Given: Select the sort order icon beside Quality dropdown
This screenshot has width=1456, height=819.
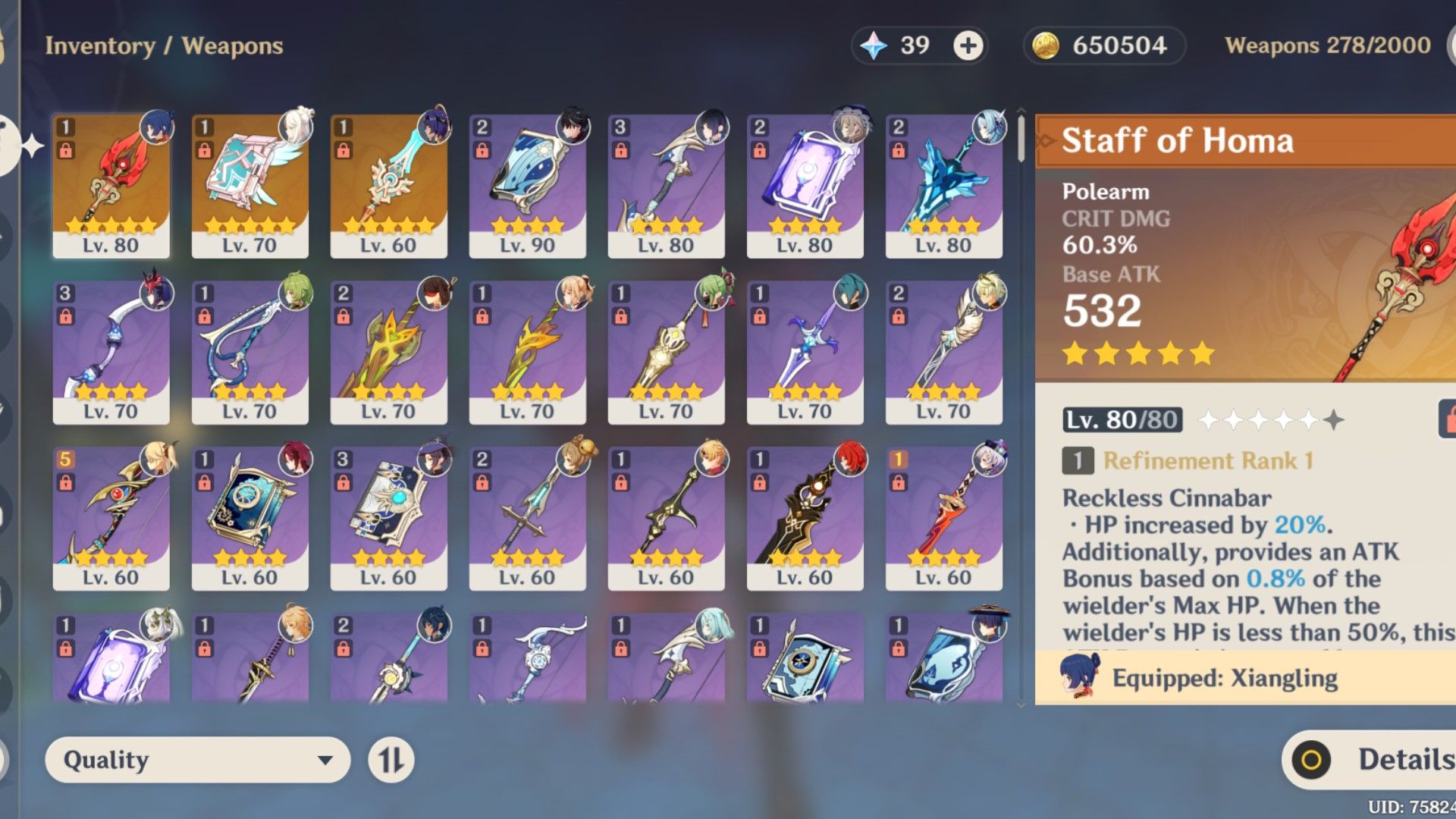Looking at the screenshot, I should point(391,760).
